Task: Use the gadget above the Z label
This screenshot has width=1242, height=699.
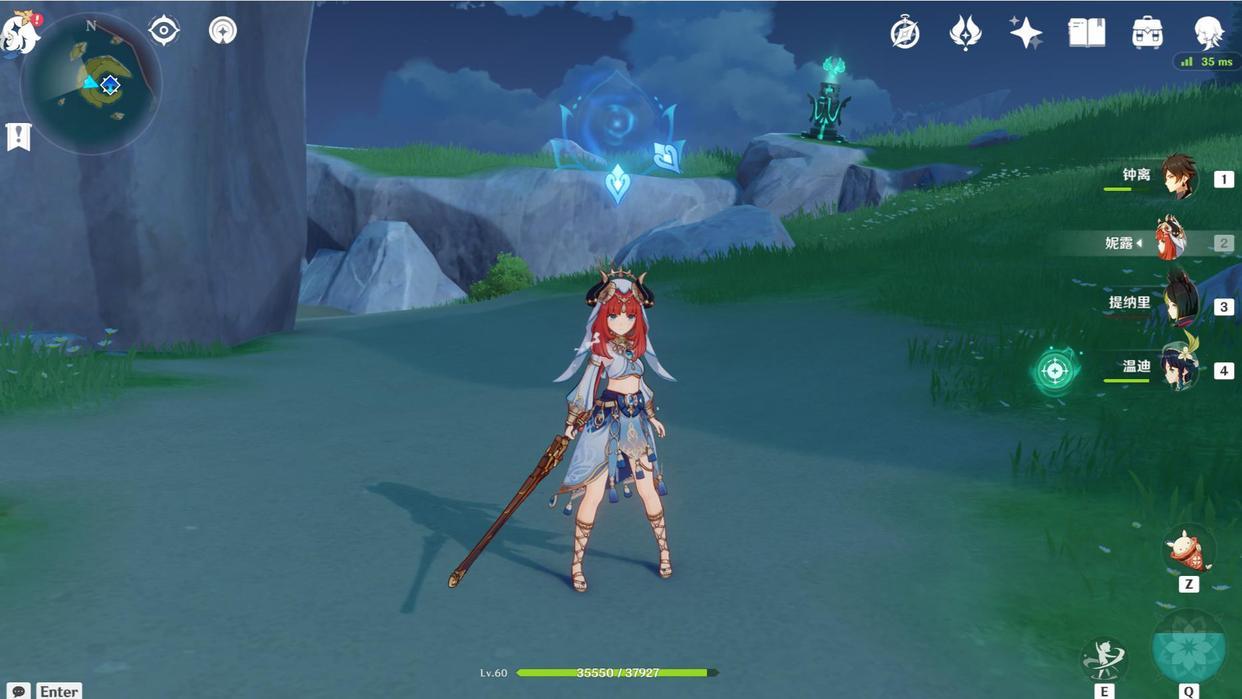Action: pos(1187,550)
